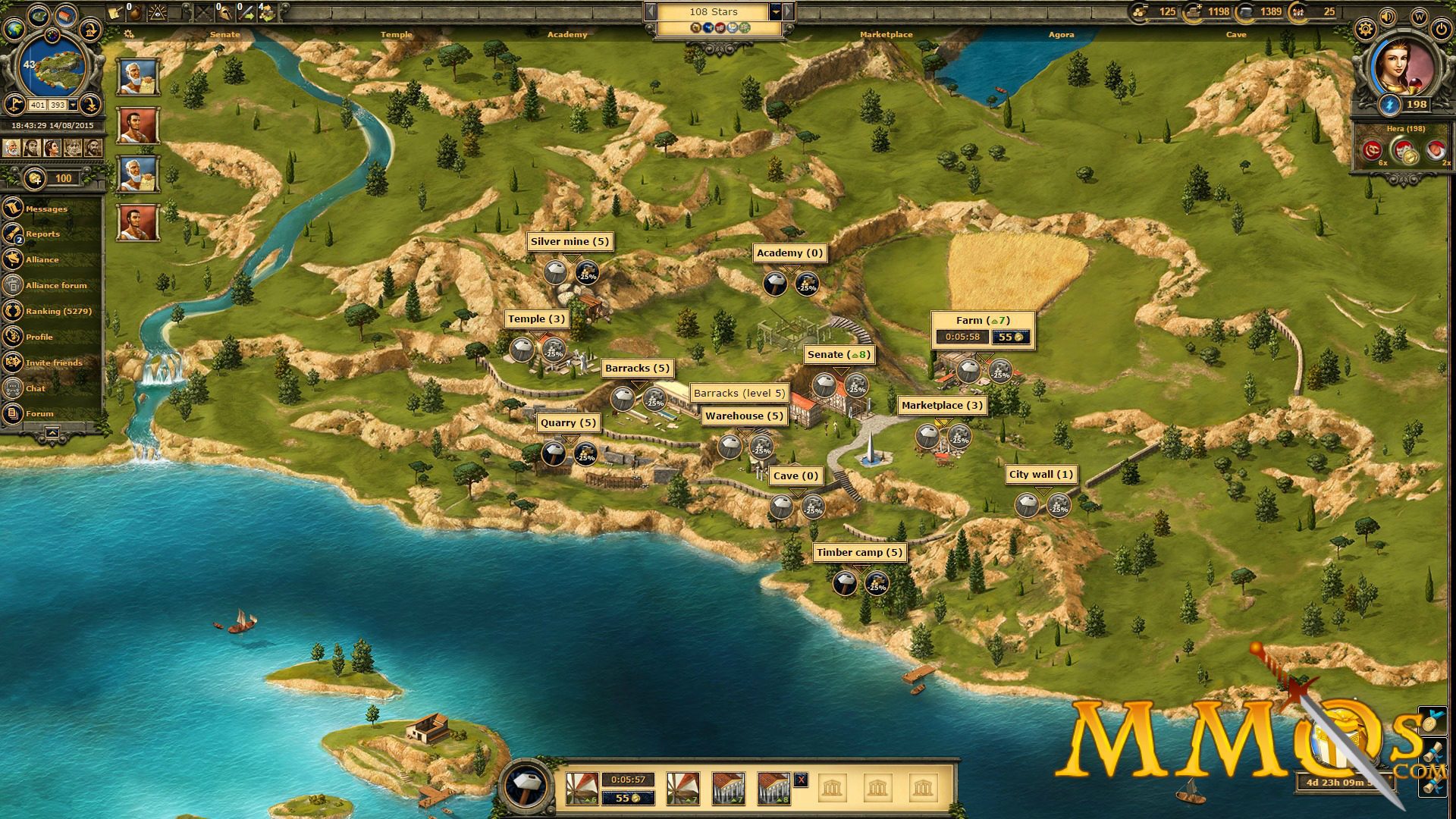Select the all-seeing eye icon on the toolbar
This screenshot has width=1456, height=819.
click(x=158, y=14)
